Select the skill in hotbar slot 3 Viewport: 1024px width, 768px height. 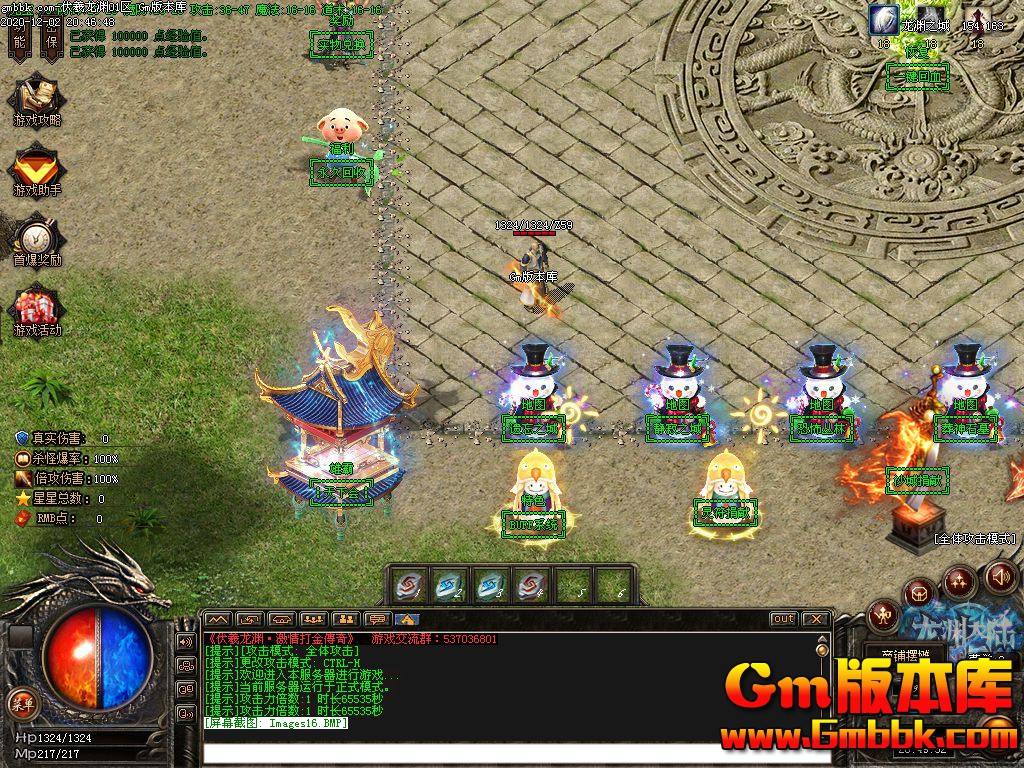point(489,586)
